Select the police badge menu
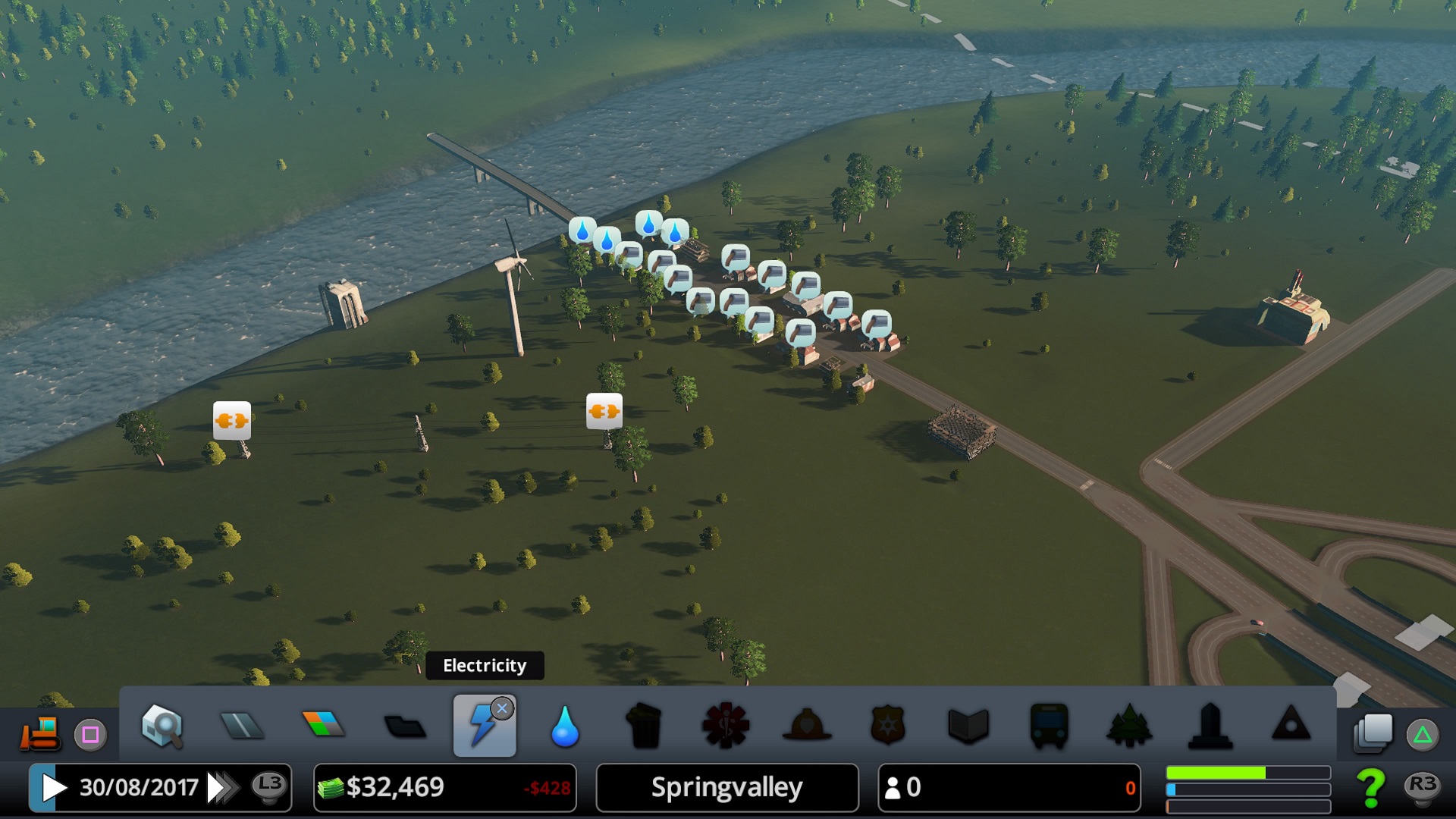Image resolution: width=1456 pixels, height=819 pixels. (887, 726)
